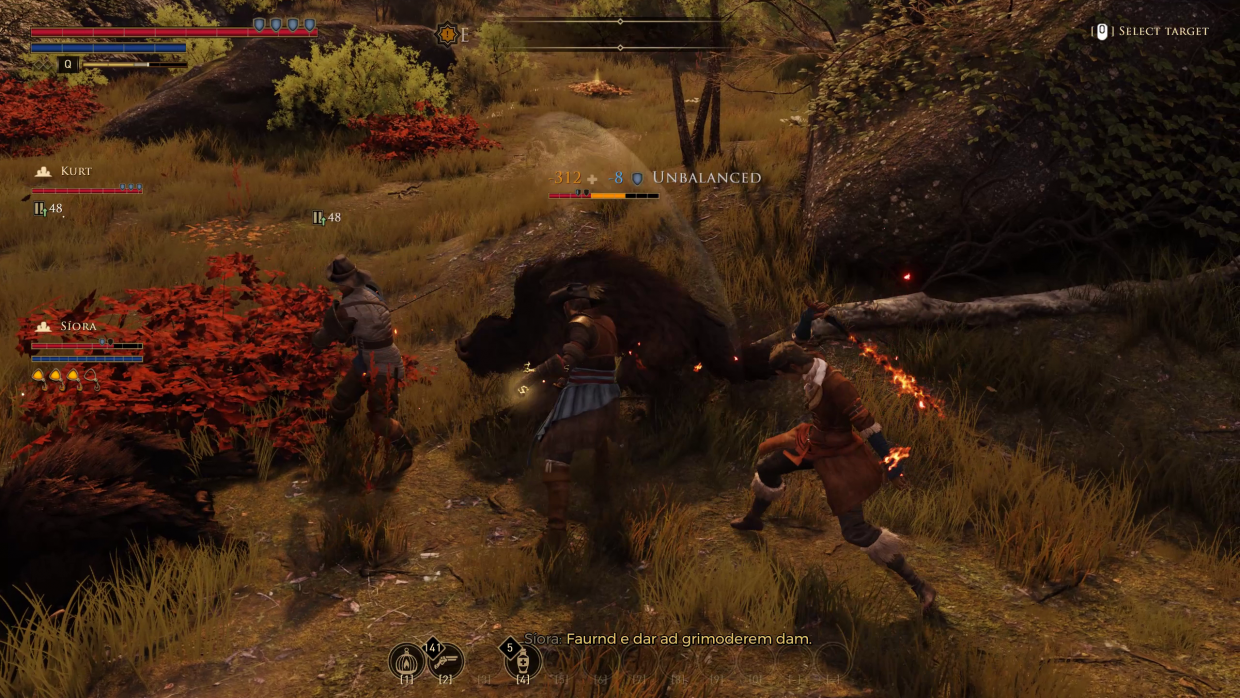Image resolution: width=1240 pixels, height=698 pixels.
Task: Select the firearm in hotbar slot 2
Action: click(446, 660)
